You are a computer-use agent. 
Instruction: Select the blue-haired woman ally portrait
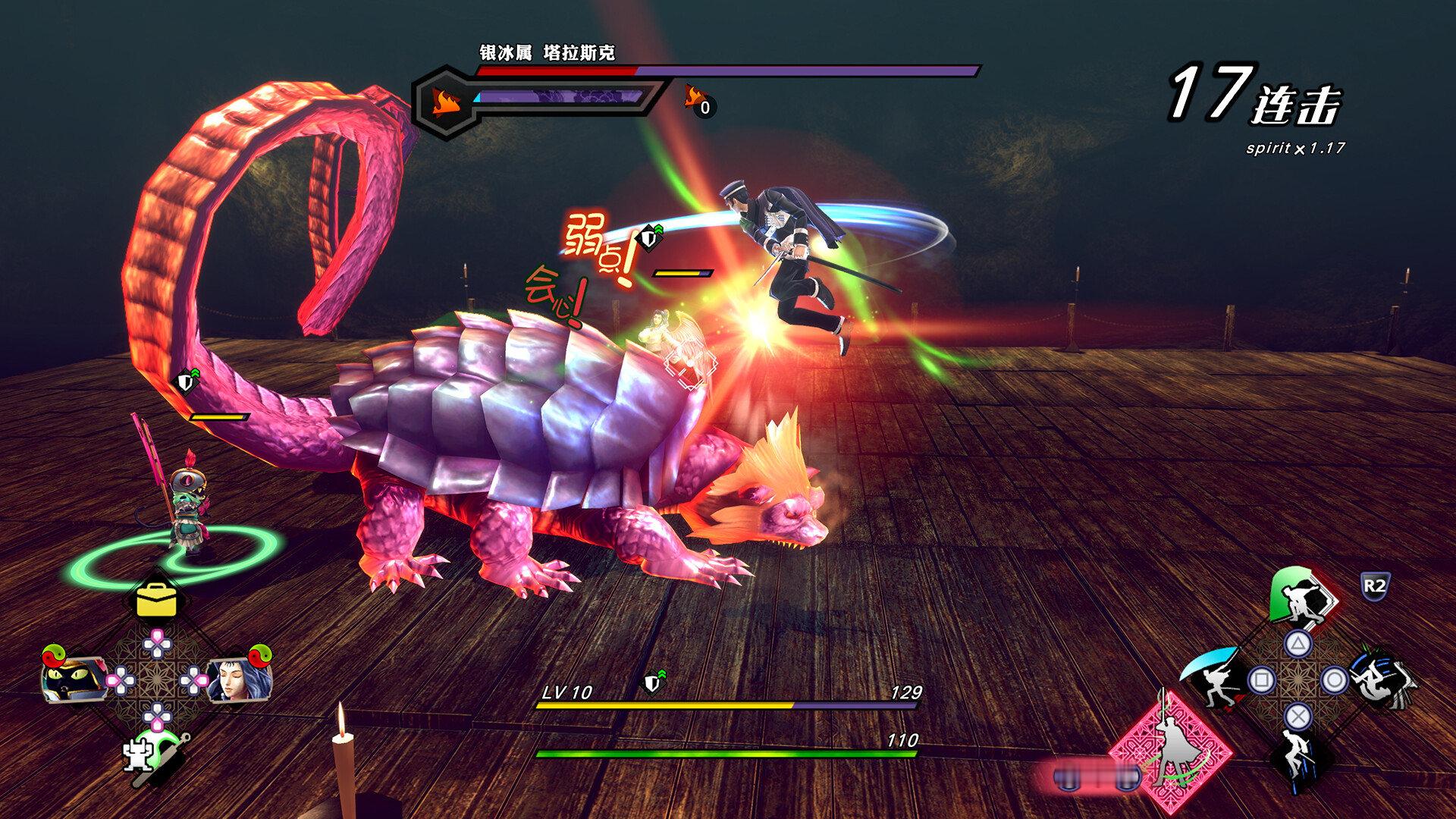point(239,678)
